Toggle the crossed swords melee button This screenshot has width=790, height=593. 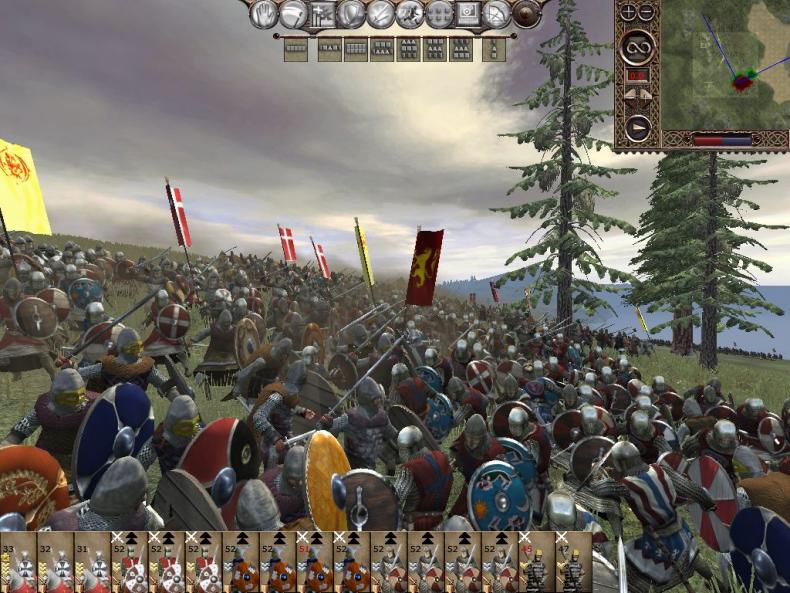click(381, 13)
